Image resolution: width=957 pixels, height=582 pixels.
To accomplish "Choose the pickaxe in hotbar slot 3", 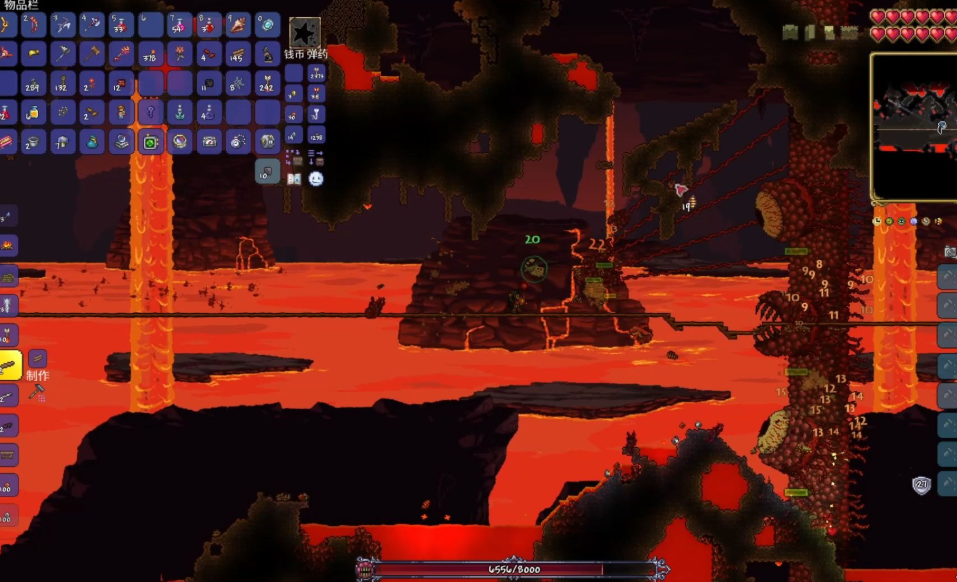I will pyautogui.click(x=63, y=26).
